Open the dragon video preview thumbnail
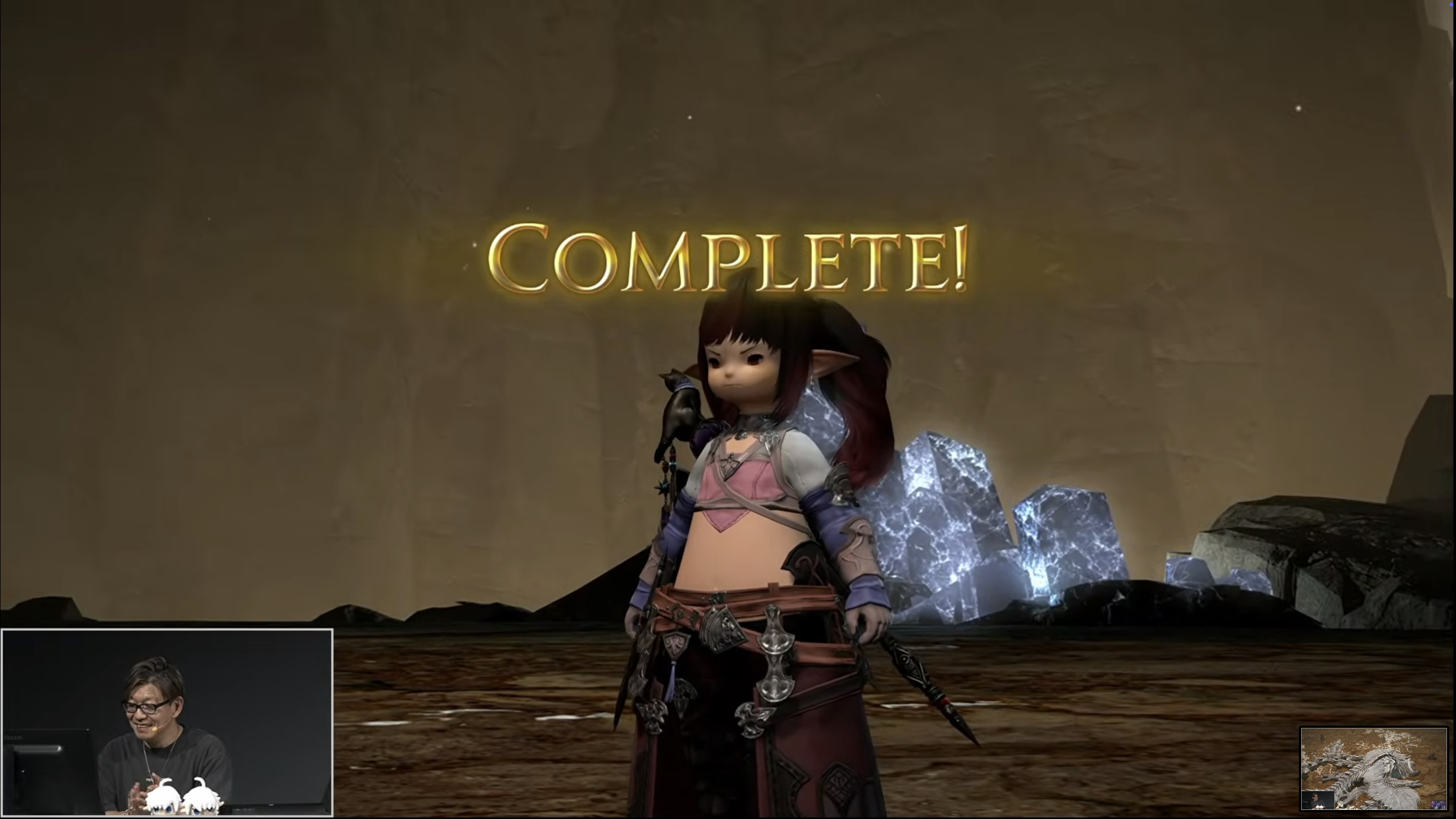The image size is (1456, 819). click(x=1373, y=768)
